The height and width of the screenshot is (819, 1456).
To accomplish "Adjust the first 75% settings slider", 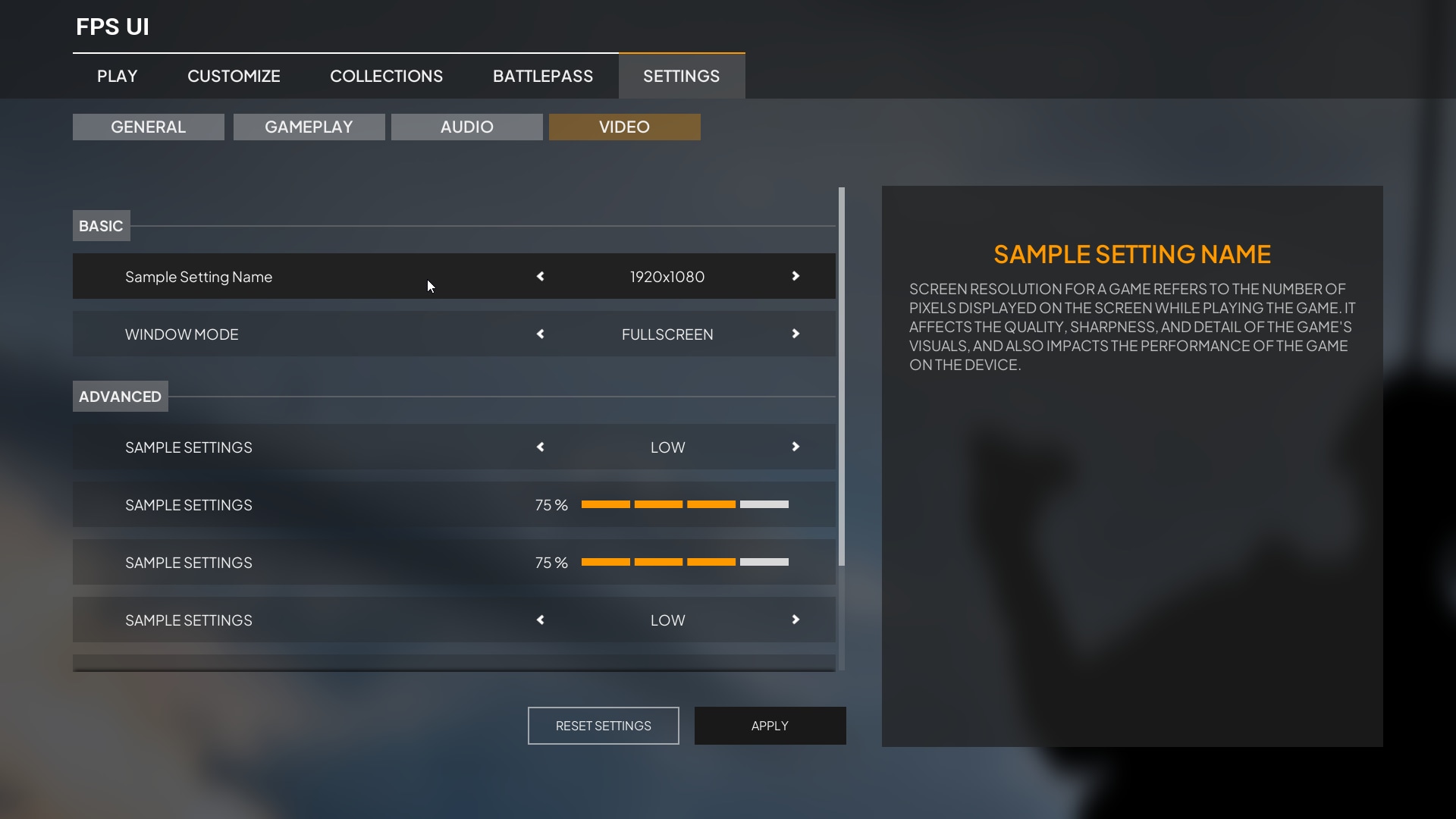I will tap(685, 504).
